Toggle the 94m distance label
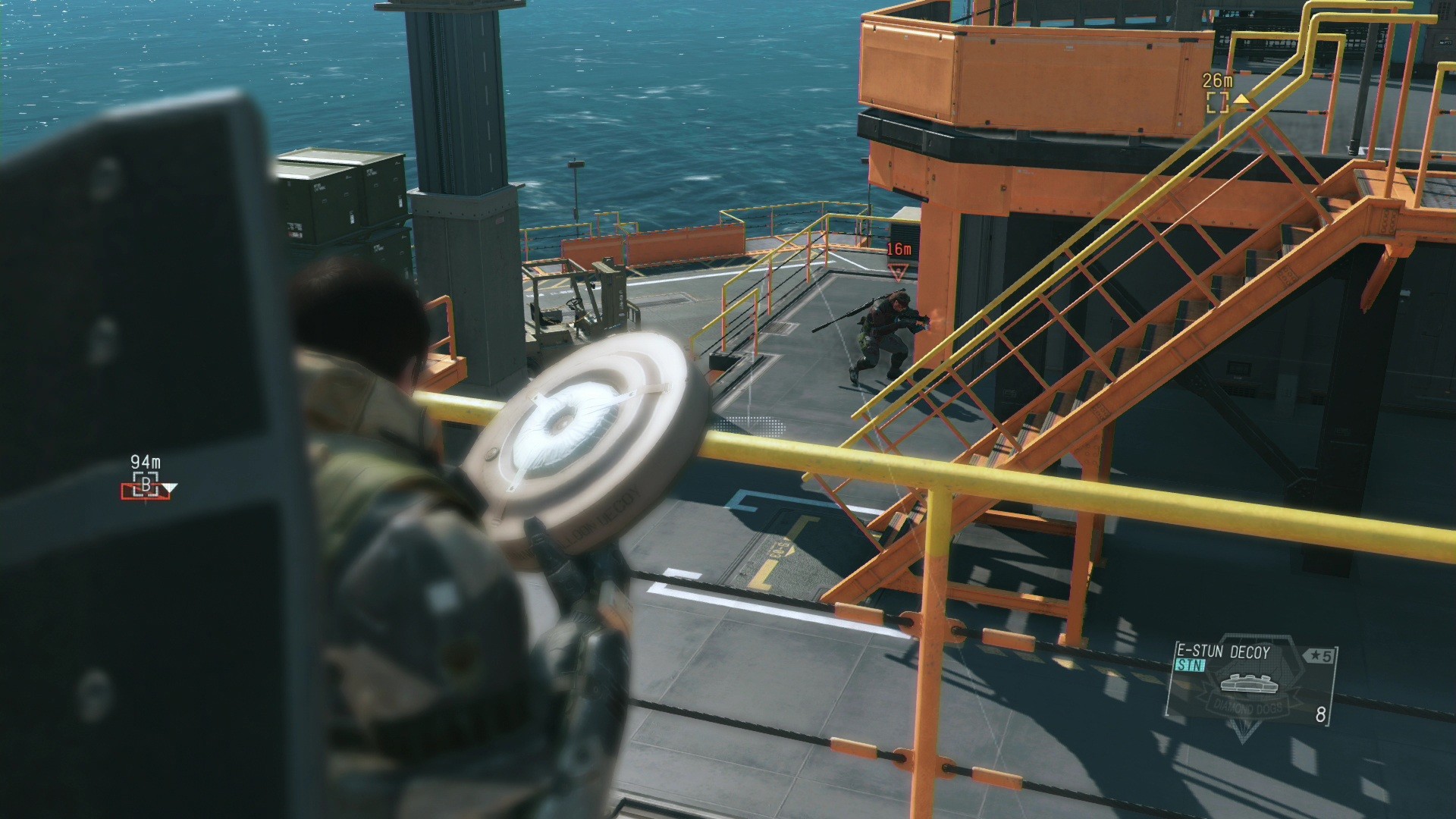The width and height of the screenshot is (1456, 819). coord(146,462)
